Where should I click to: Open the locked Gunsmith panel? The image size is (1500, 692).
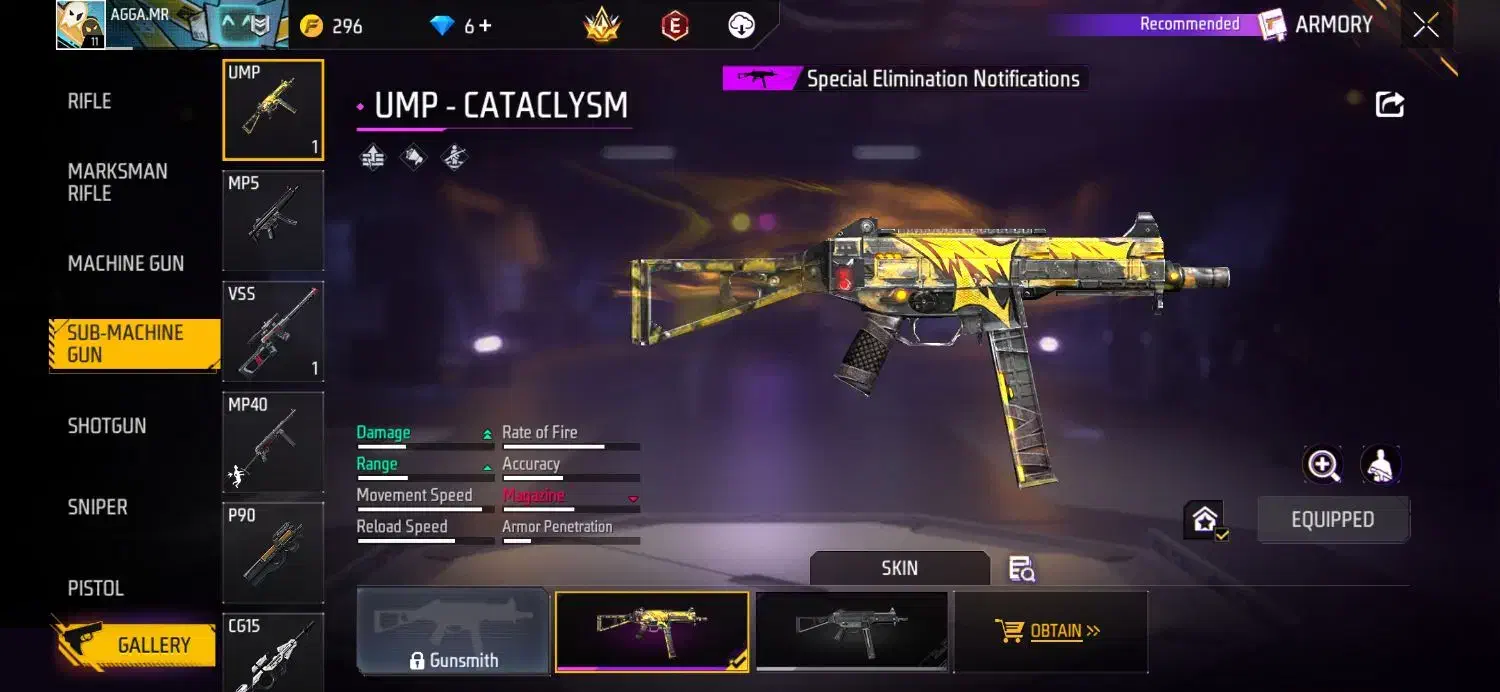[453, 631]
